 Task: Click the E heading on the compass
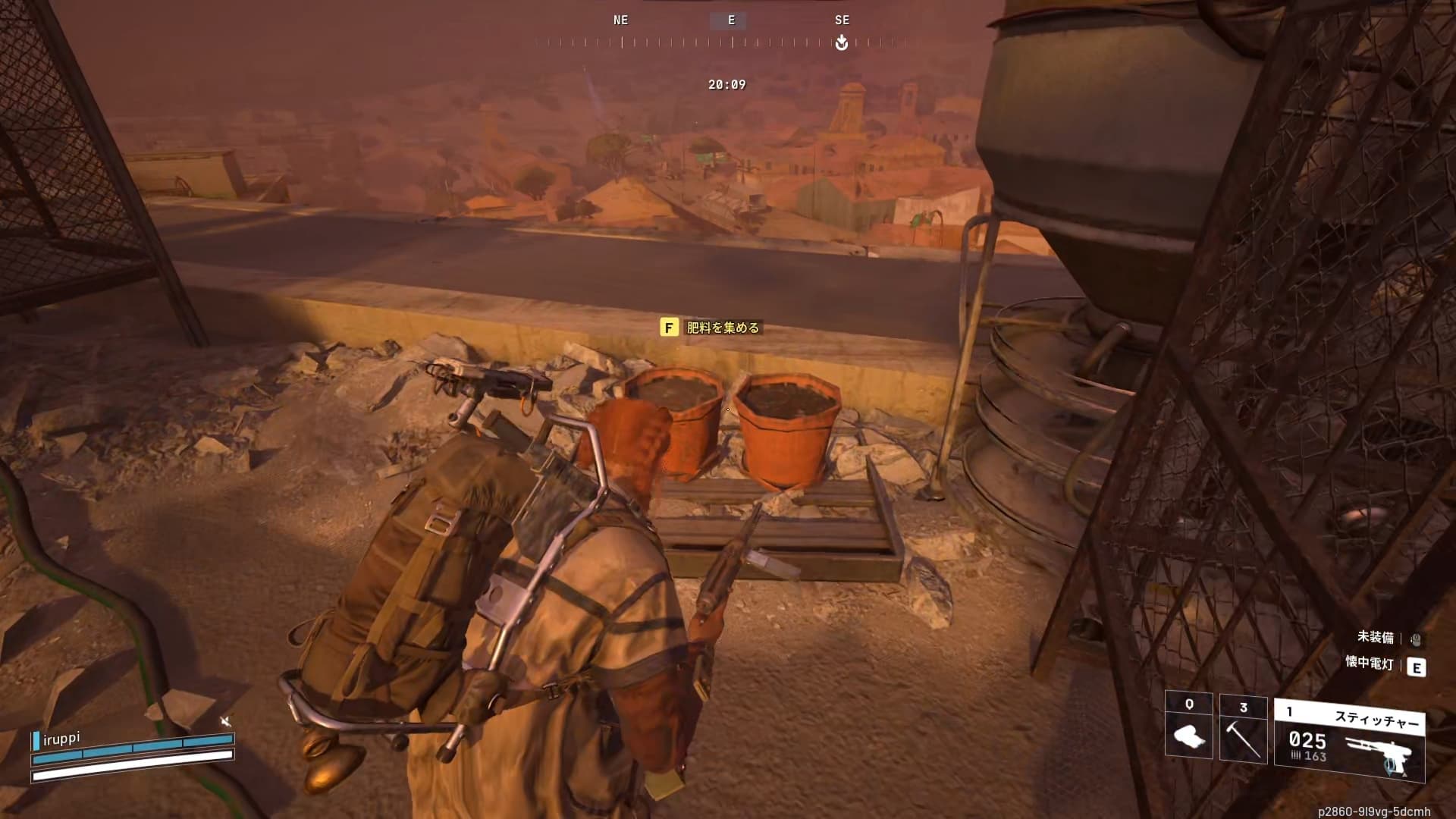731,20
